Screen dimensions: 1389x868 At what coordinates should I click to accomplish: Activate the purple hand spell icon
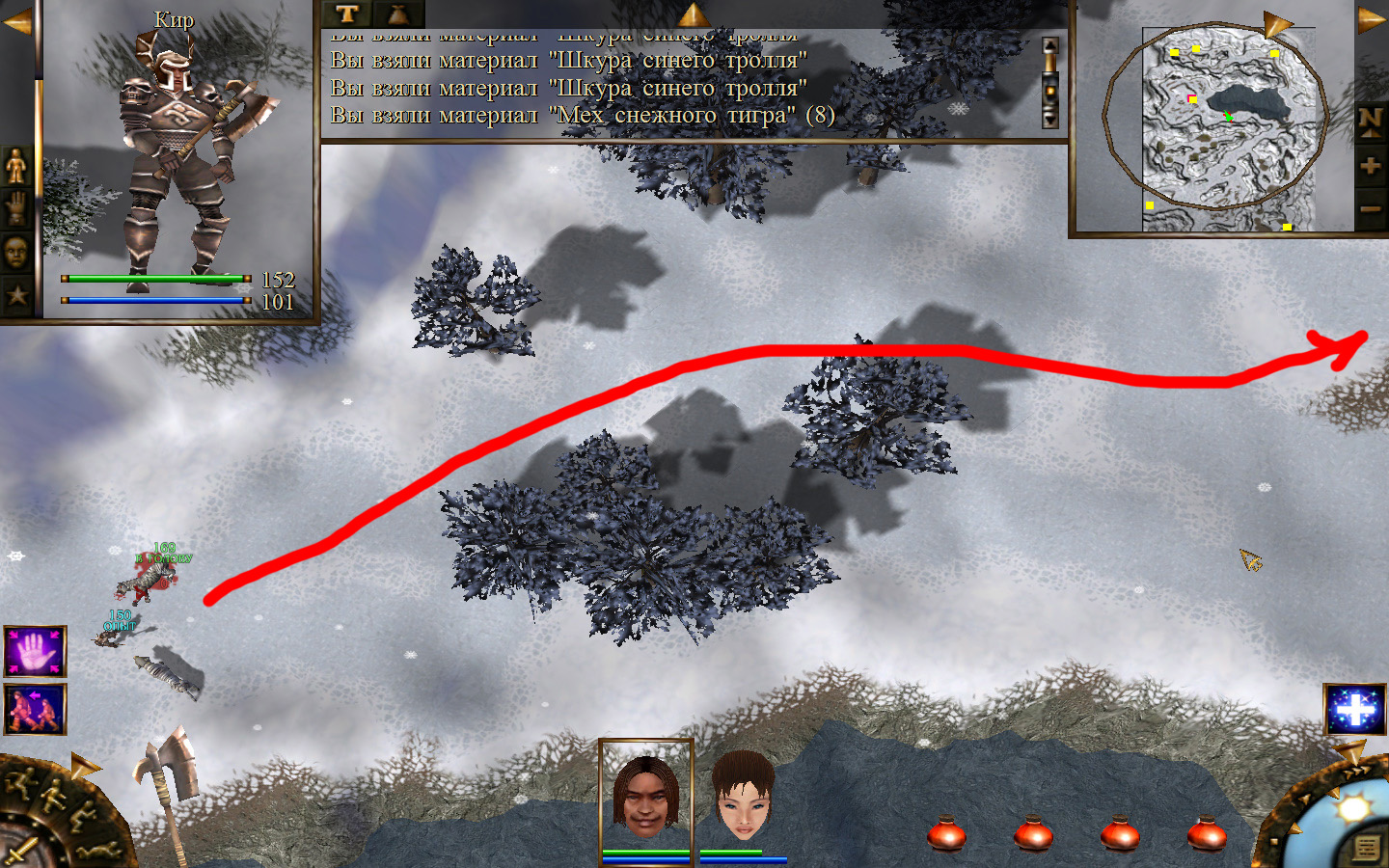[36, 652]
